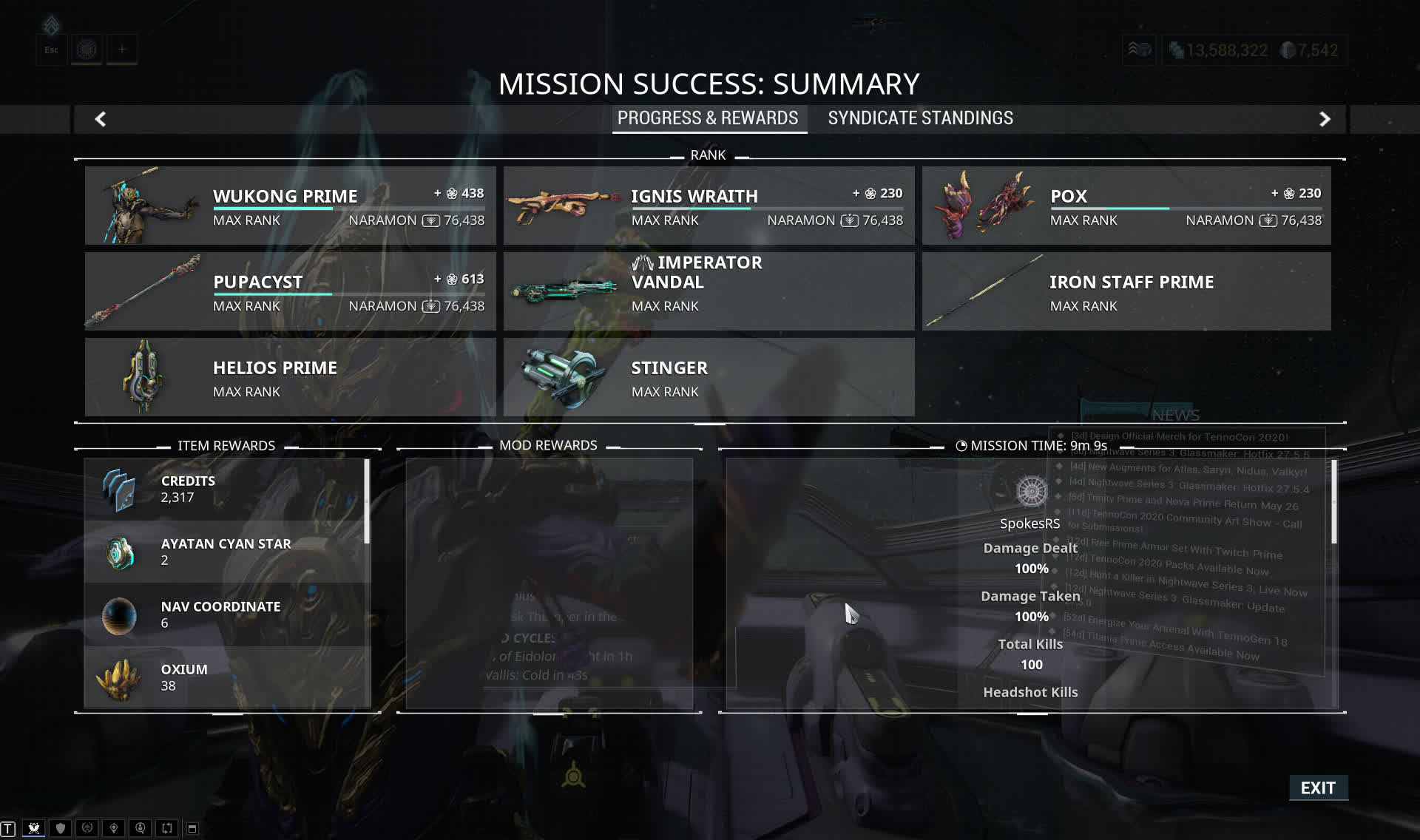
Task: Select the Ignis Wraith rank card
Action: (x=709, y=206)
